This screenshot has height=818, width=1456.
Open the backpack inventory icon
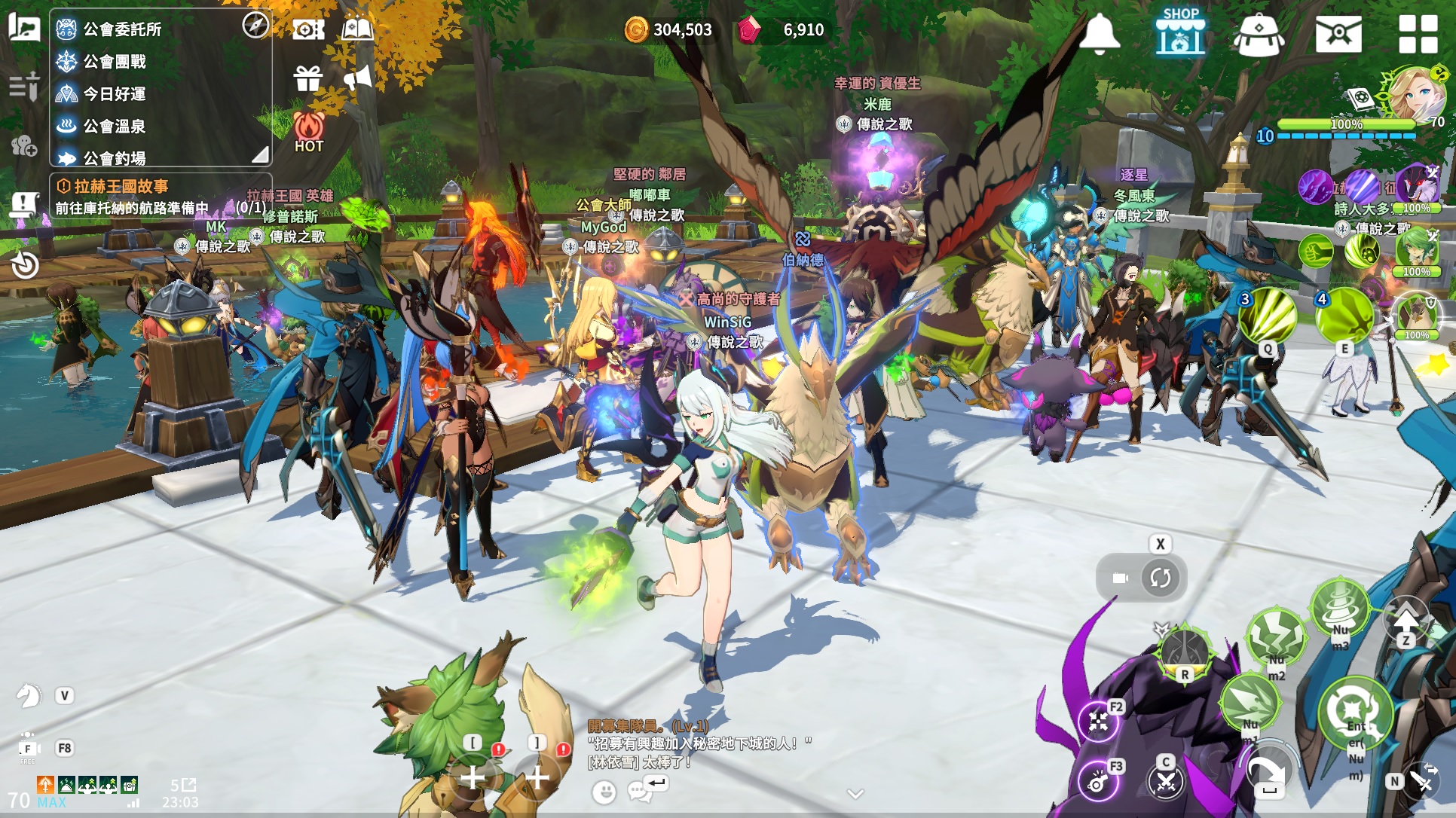1259,34
